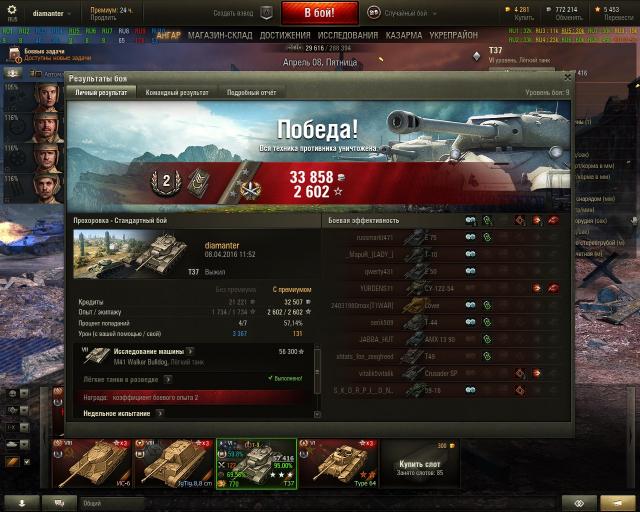Return to the АНГАР tab
Viewport: 640px width, 512px height.
(169, 35)
